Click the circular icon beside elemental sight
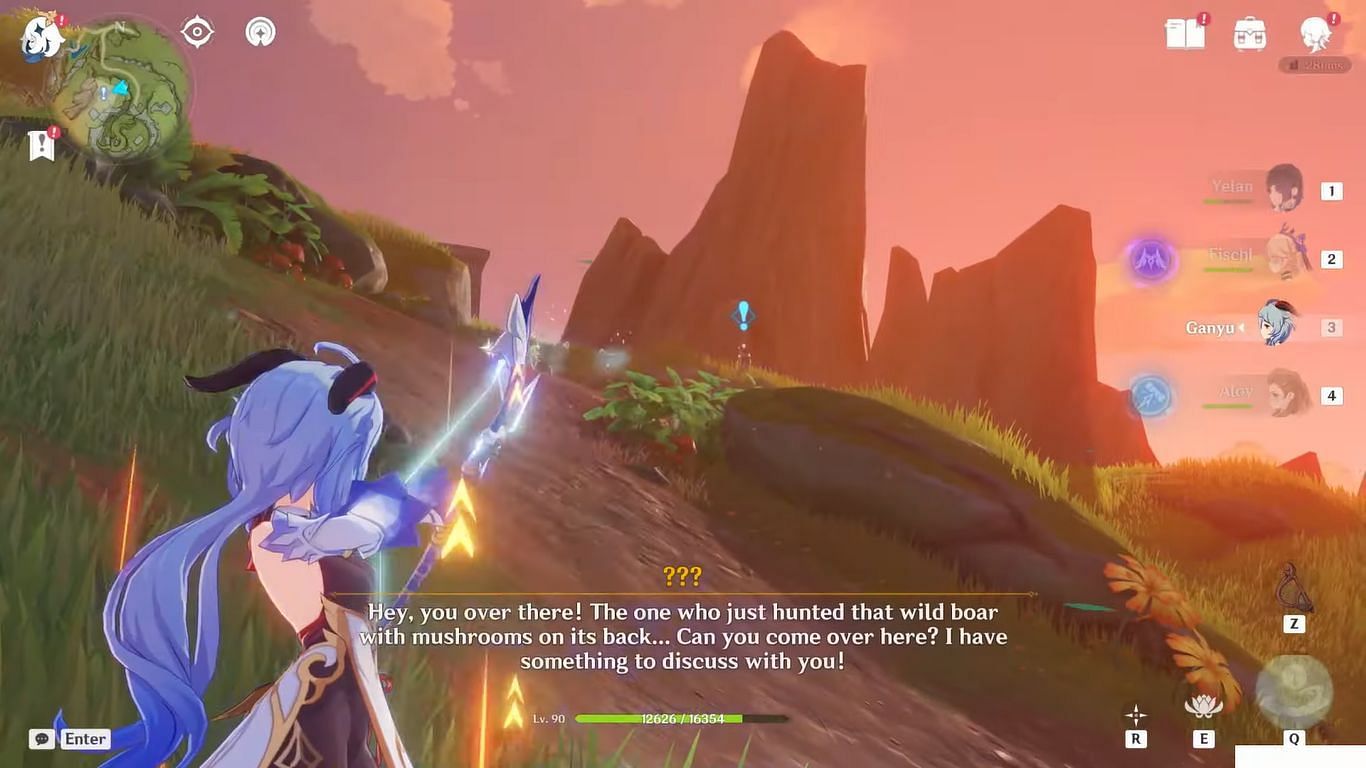 click(260, 32)
